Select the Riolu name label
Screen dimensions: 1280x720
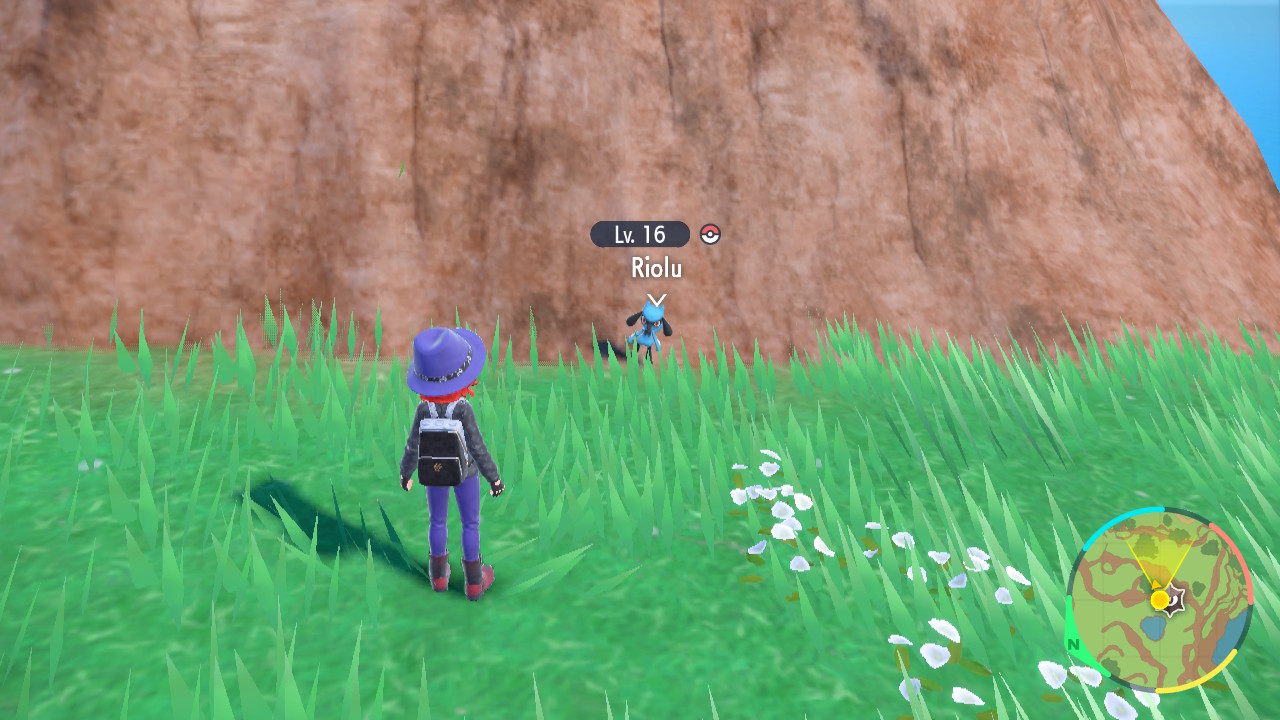(655, 268)
